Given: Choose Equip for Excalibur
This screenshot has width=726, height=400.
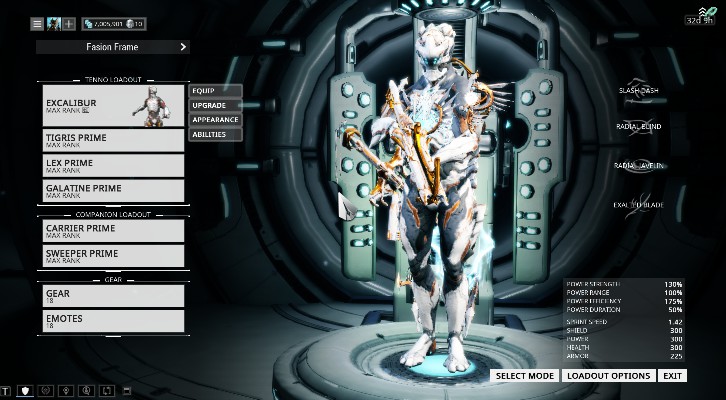Looking at the screenshot, I should point(215,91).
